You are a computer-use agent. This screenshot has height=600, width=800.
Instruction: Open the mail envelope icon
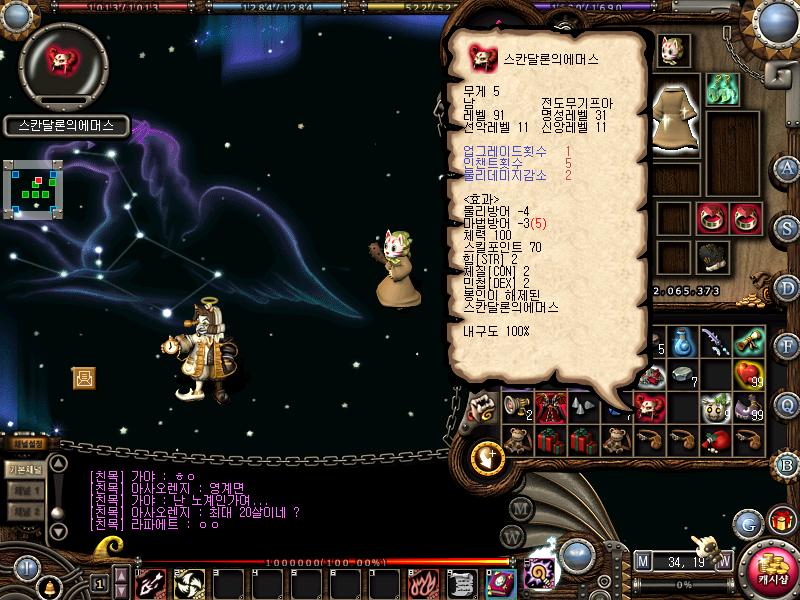[x=84, y=377]
